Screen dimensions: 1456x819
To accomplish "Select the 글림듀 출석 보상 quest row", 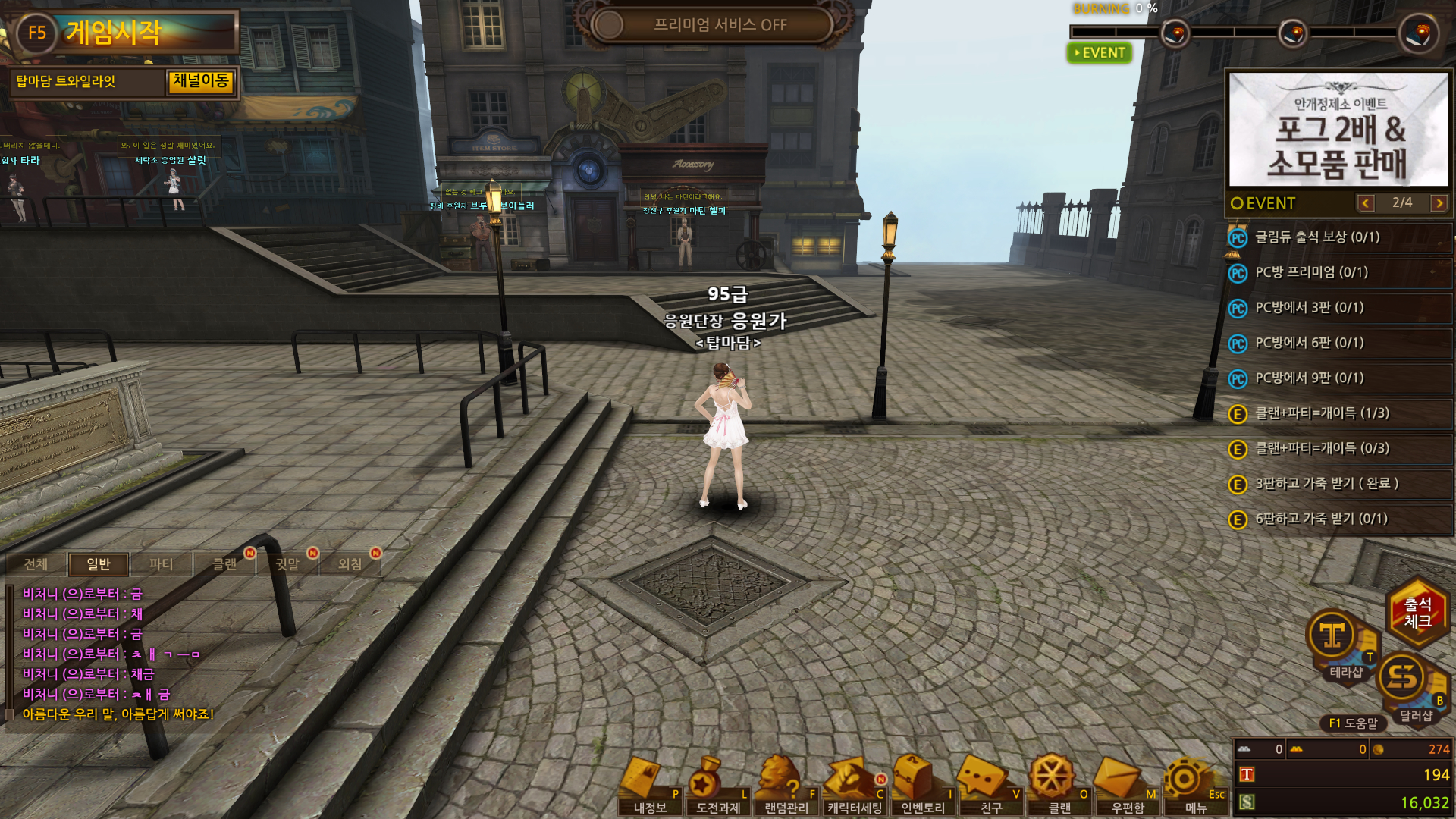I will coord(1338,237).
